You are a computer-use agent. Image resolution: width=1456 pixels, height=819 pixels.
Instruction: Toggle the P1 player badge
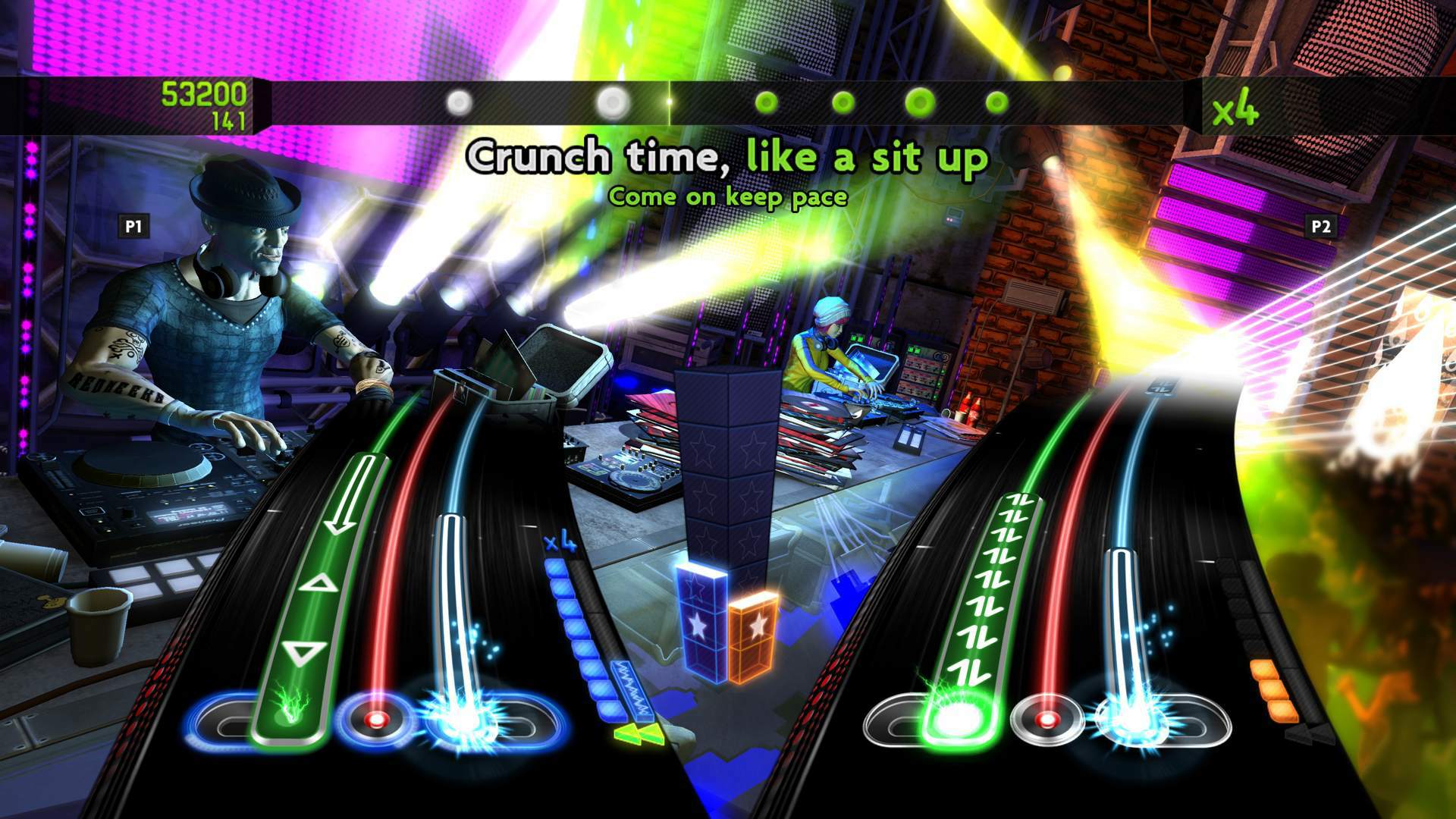click(x=135, y=224)
